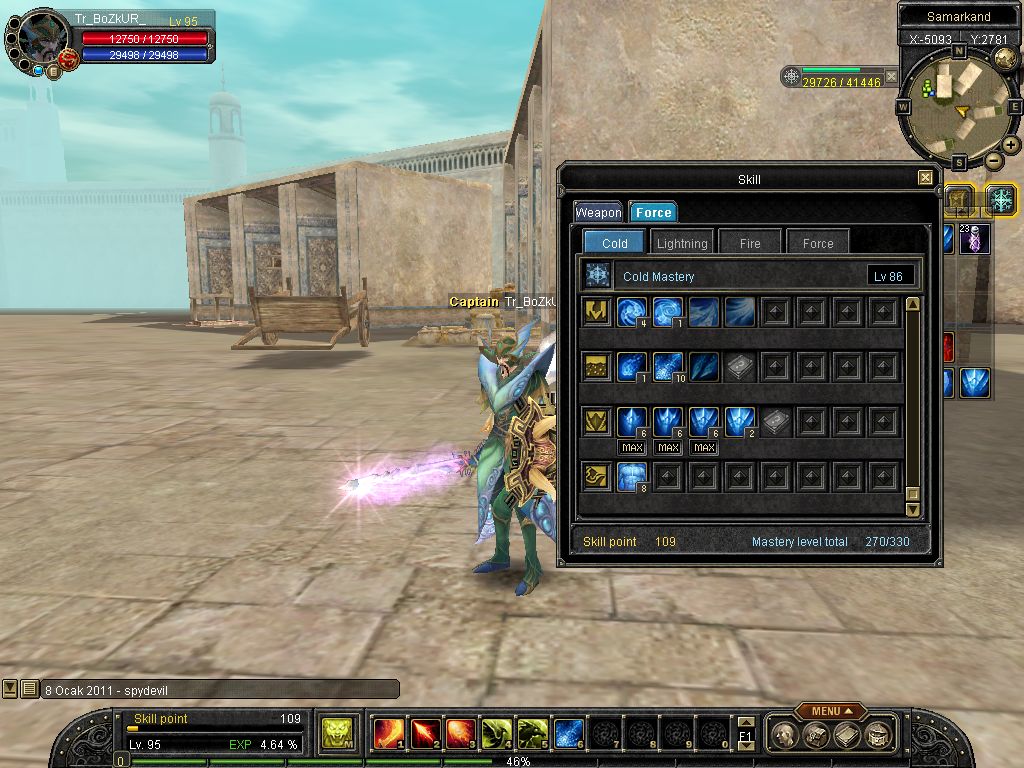
Task: Toggle the chat log arrow button
Action: click(10, 689)
